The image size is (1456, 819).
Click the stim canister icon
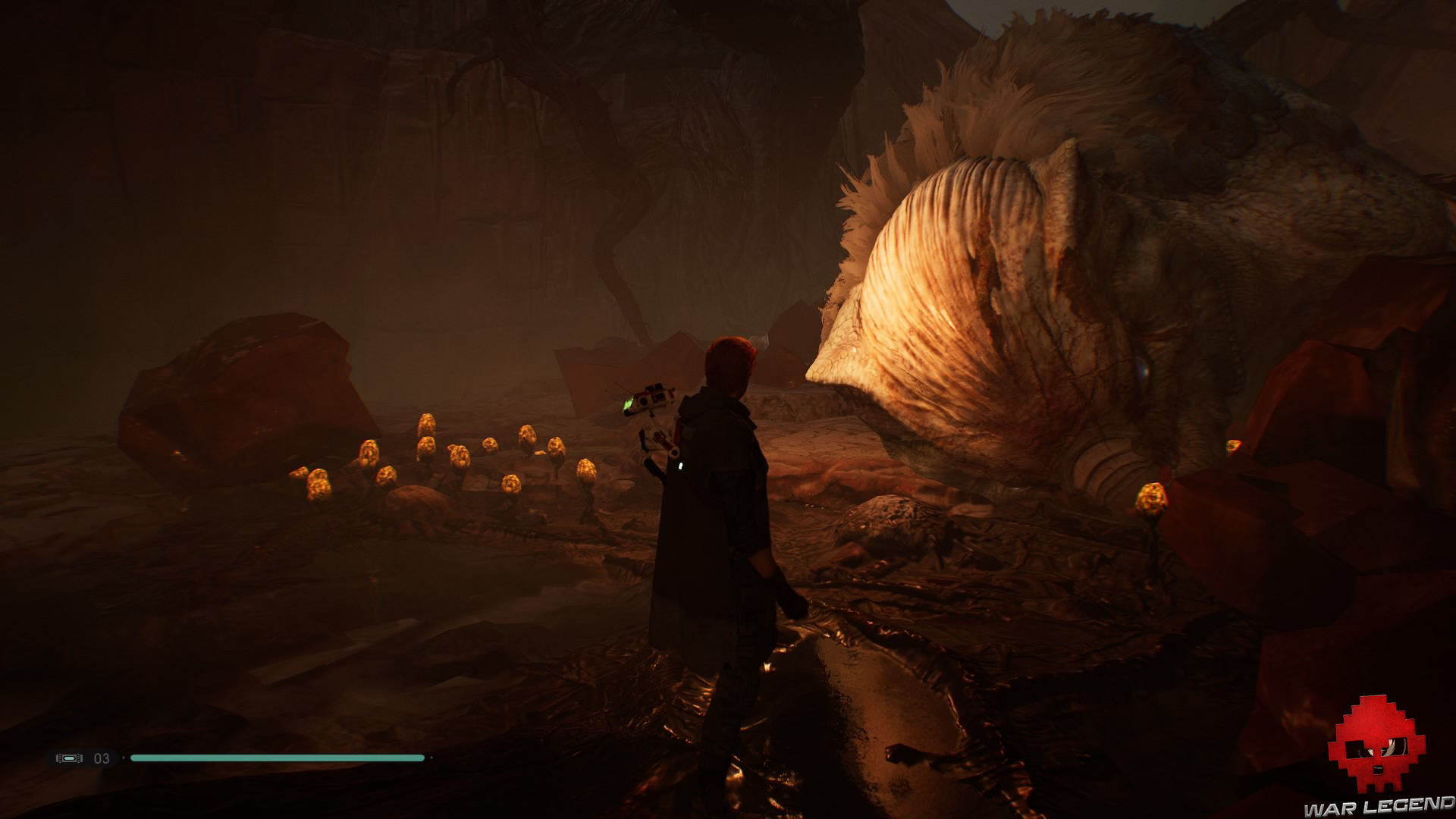[68, 758]
